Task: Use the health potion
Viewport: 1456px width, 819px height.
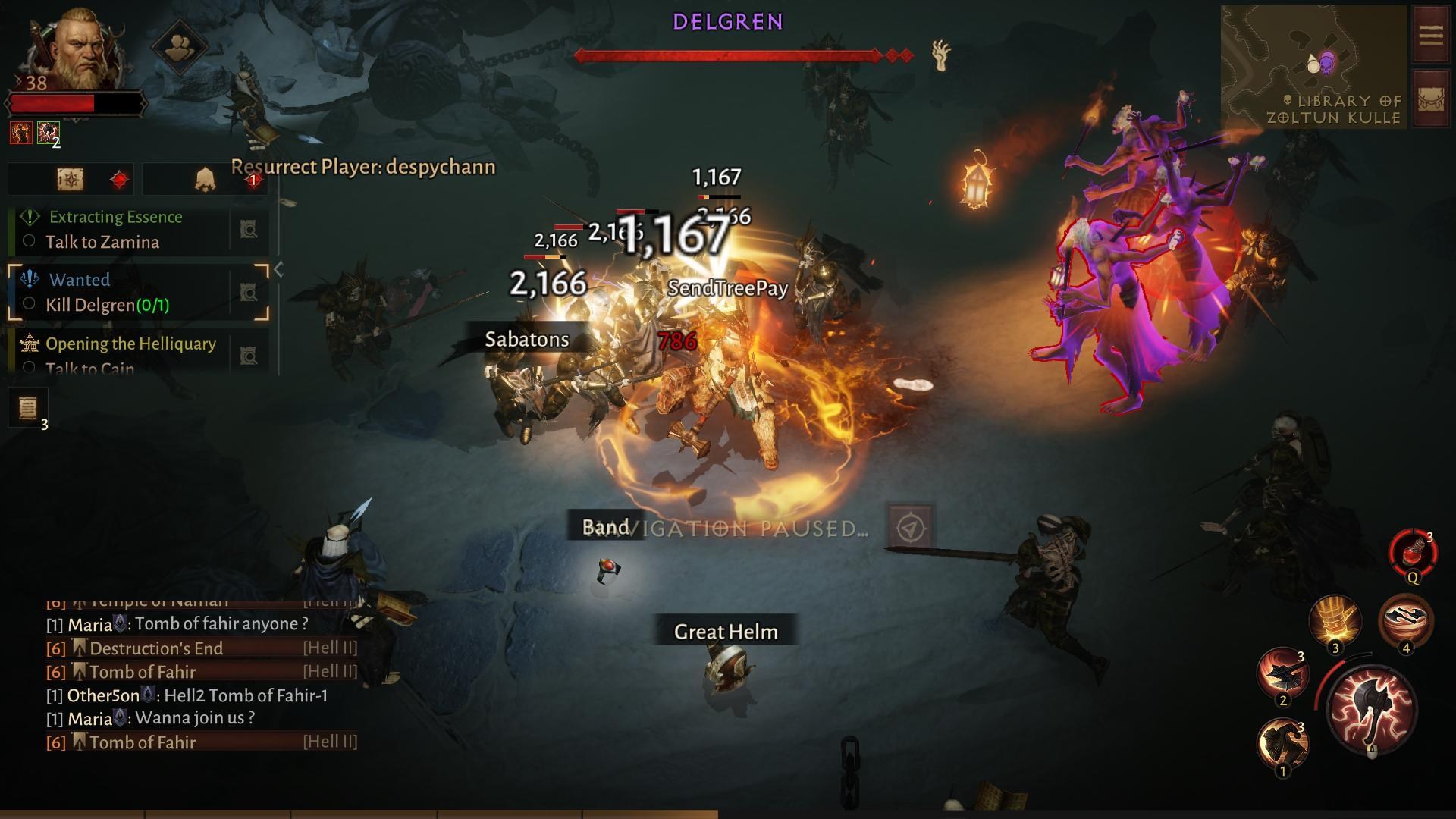Action: [1412, 554]
